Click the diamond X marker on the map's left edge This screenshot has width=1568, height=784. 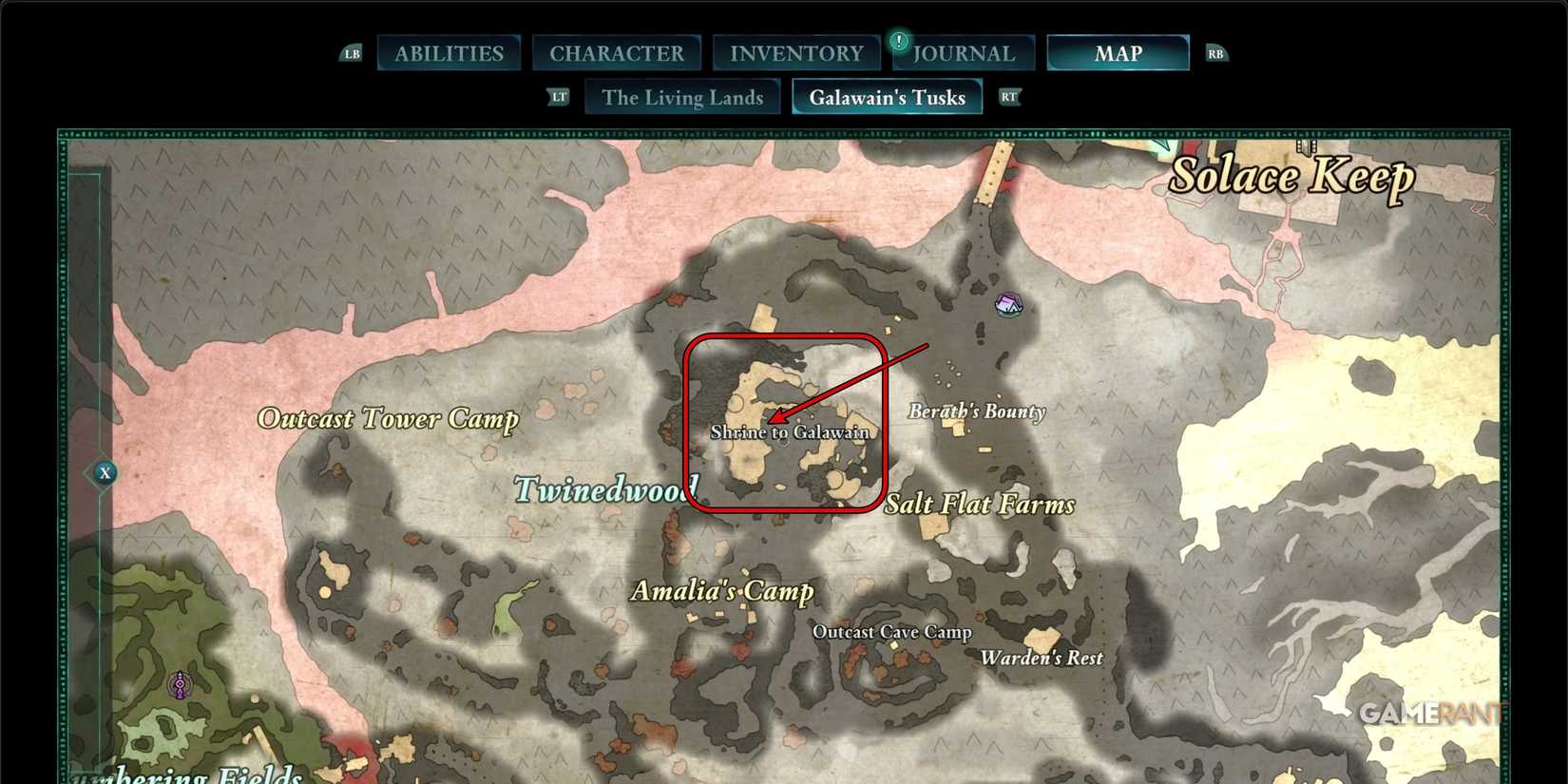pyautogui.click(x=105, y=472)
